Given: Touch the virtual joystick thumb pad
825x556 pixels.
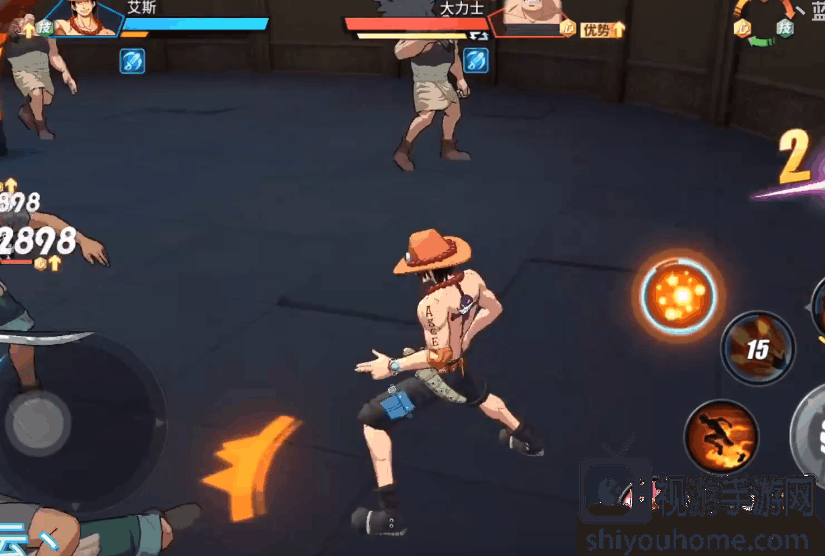Looking at the screenshot, I should pos(37,422).
